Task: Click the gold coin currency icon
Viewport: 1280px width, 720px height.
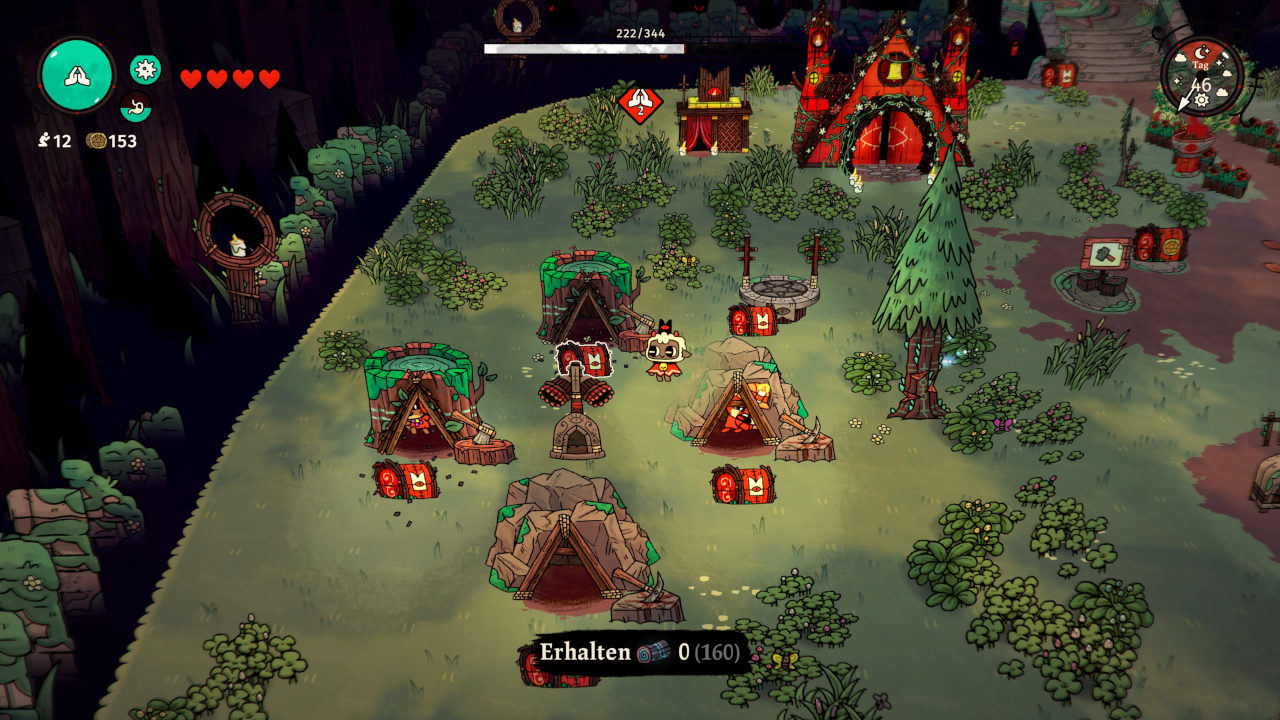Action: point(97,141)
